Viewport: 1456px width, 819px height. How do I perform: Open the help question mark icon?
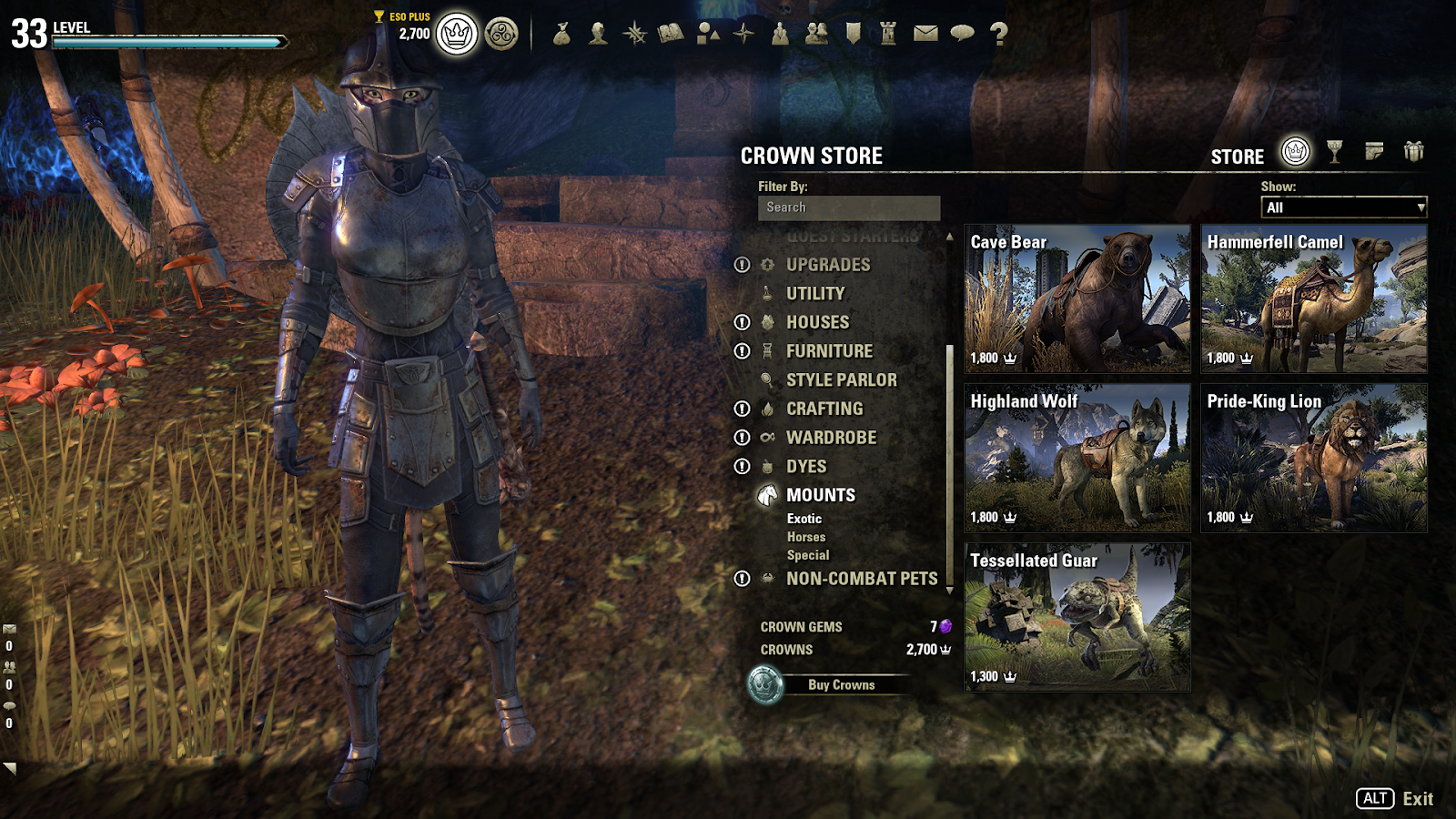tap(999, 34)
